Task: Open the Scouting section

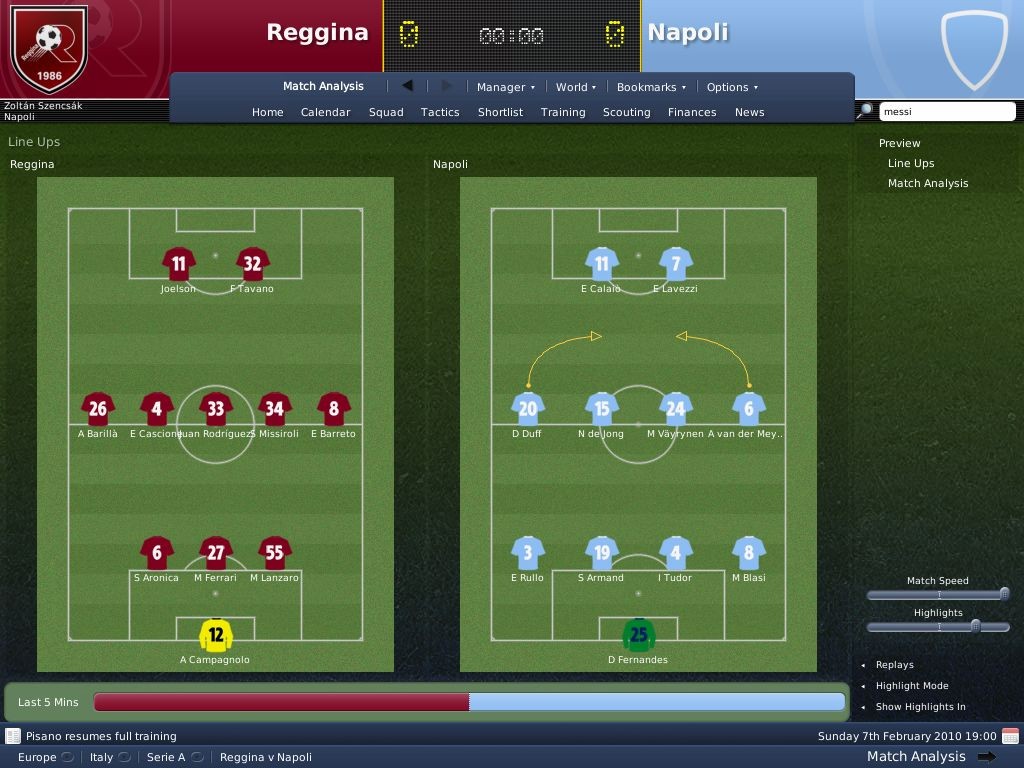Action: coord(627,112)
